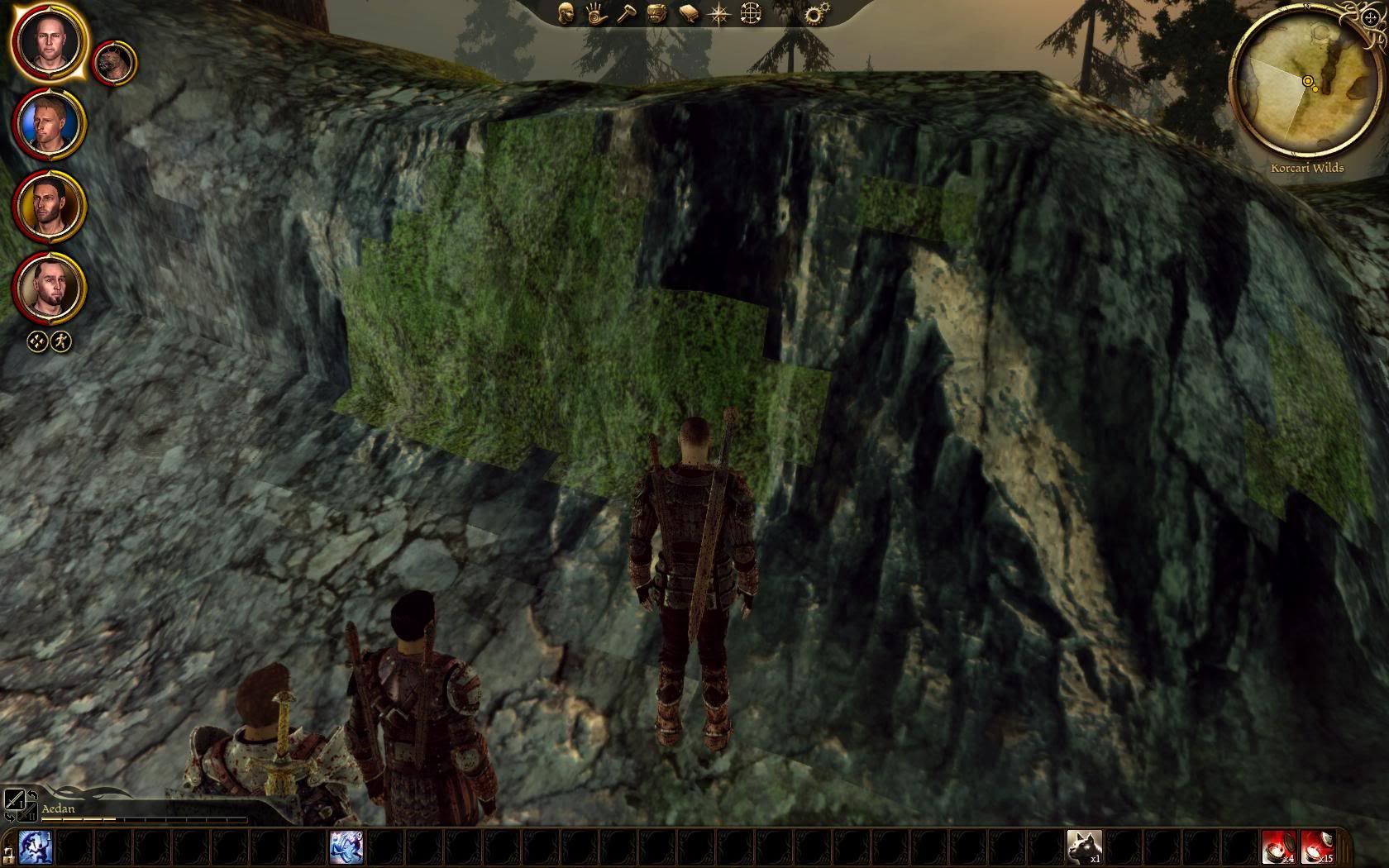Open the journal book icon
Viewport: 1389px width, 868px height.
coord(688,13)
